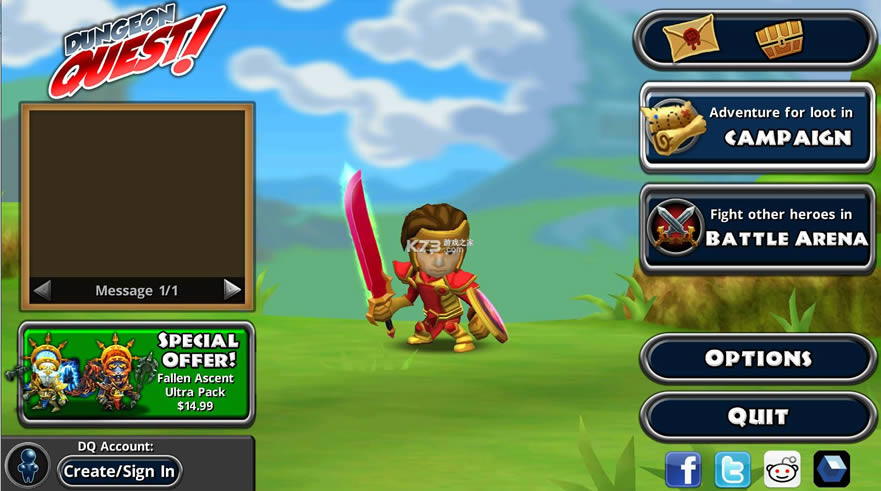Open the treasure chest icon
This screenshot has height=491, width=881.
pyautogui.click(x=779, y=39)
